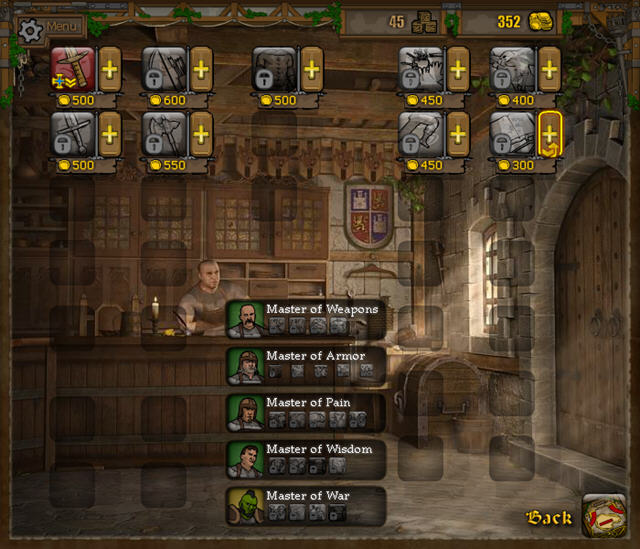Click the highlighted plus button for the 300-gold item
Image resolution: width=640 pixels, height=549 pixels.
point(549,132)
